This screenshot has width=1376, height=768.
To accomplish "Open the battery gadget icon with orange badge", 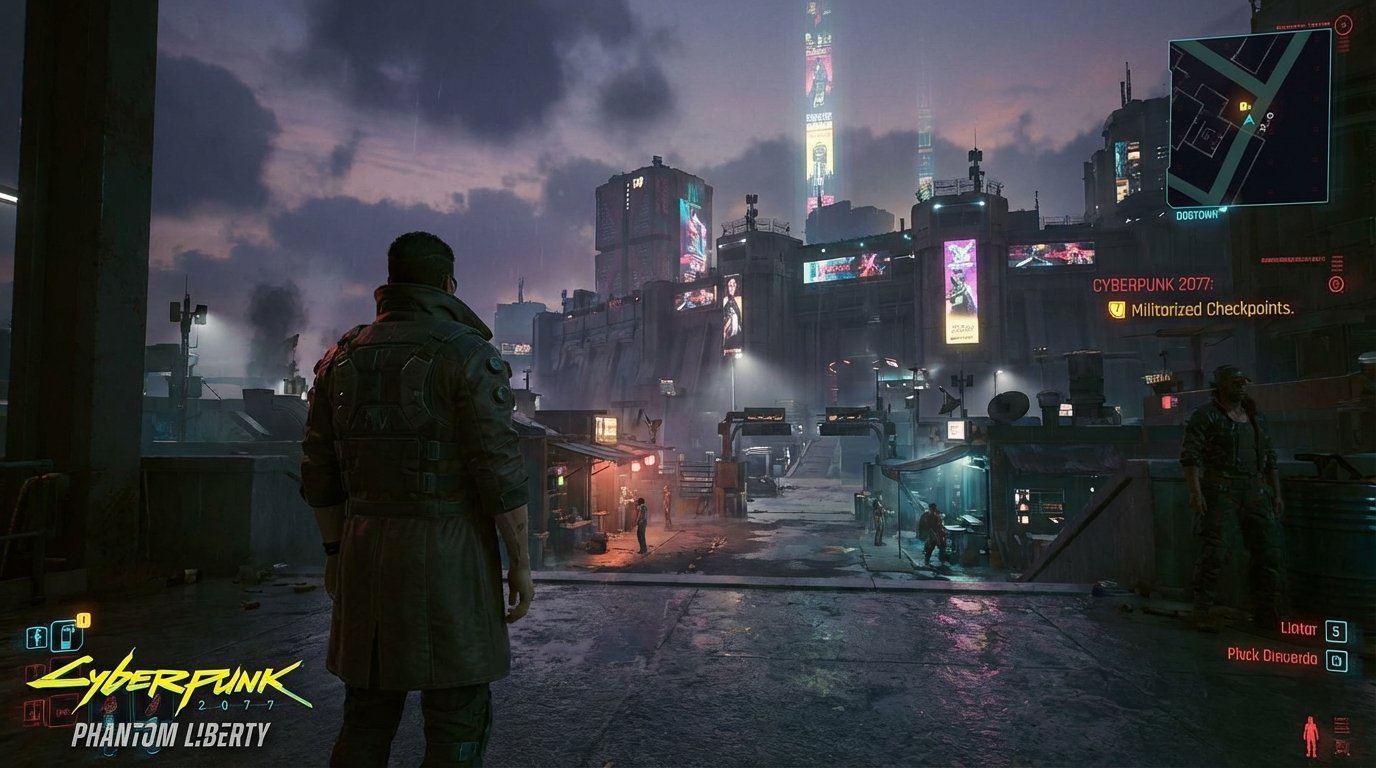I will click(x=66, y=637).
